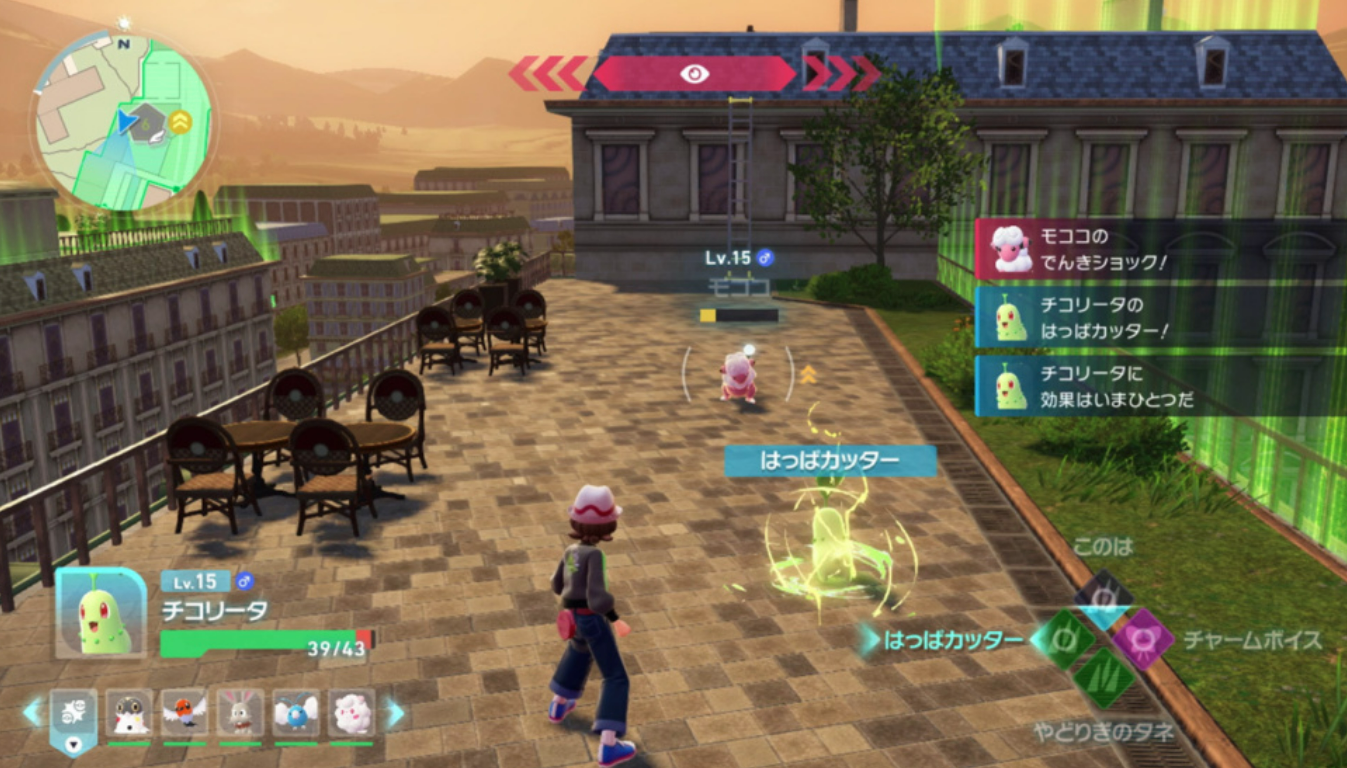Select Fletchling from the party bar
Viewport: 1347px width, 768px height.
[185, 713]
